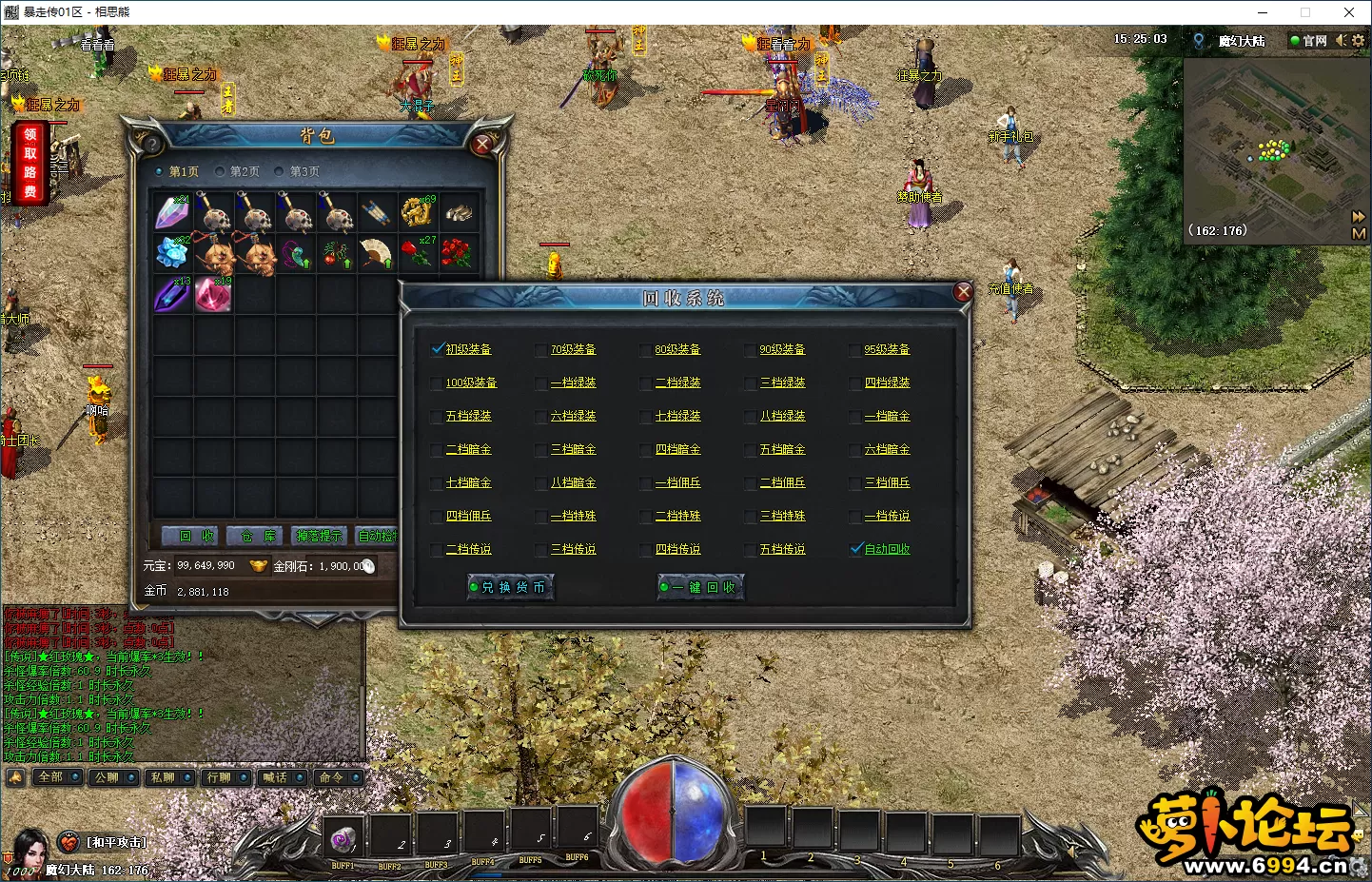Viewport: 1372px width, 882px height.
Task: Tick the 70级装备 option
Action: 542,350
